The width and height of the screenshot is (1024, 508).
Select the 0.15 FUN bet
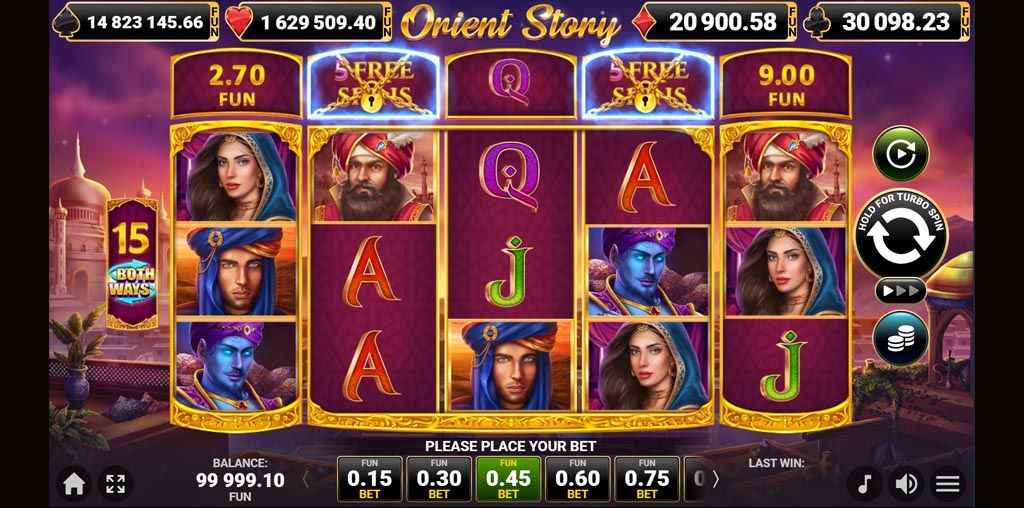click(370, 479)
